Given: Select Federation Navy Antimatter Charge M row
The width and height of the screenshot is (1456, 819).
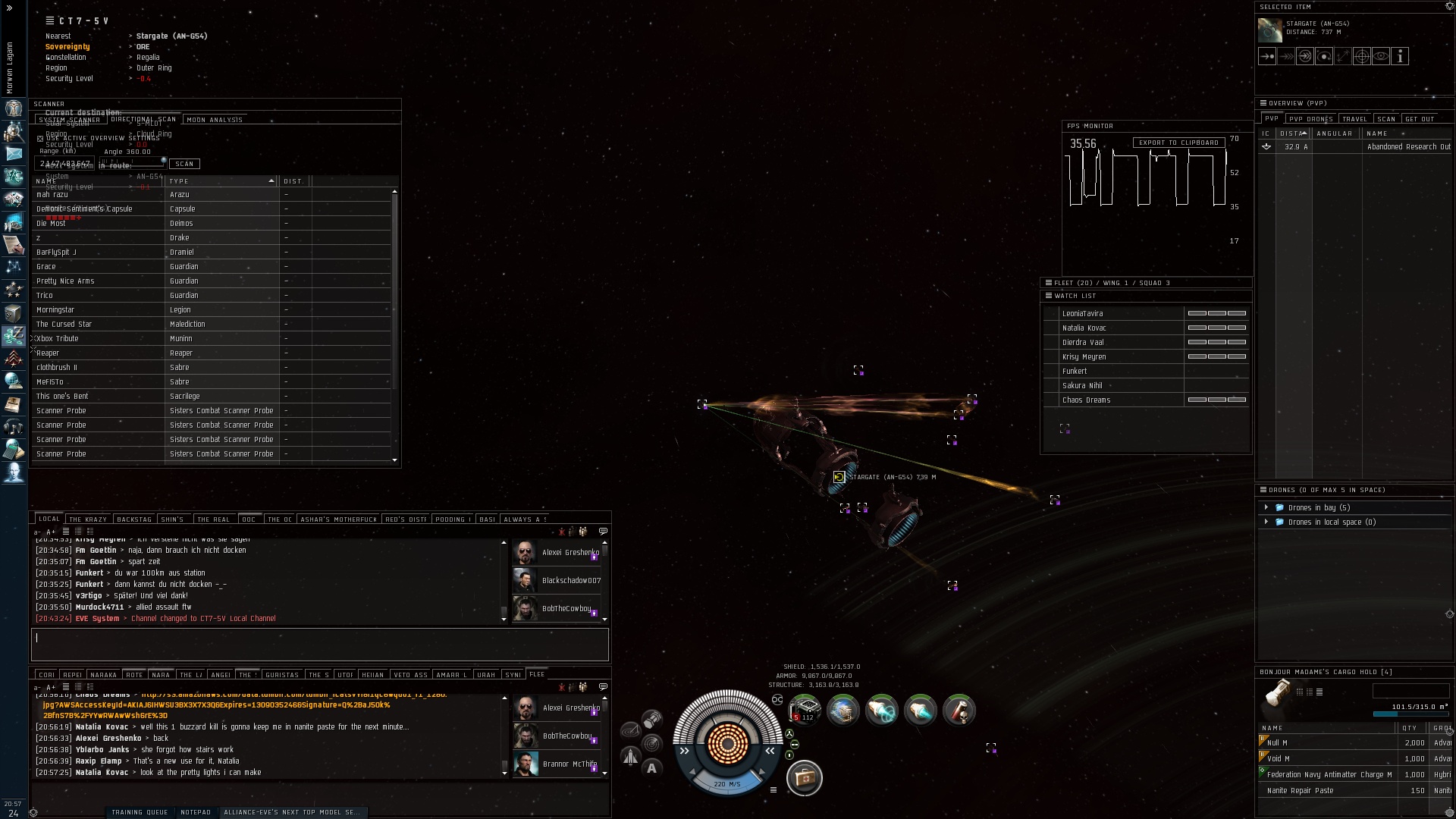Looking at the screenshot, I should 1329,775.
